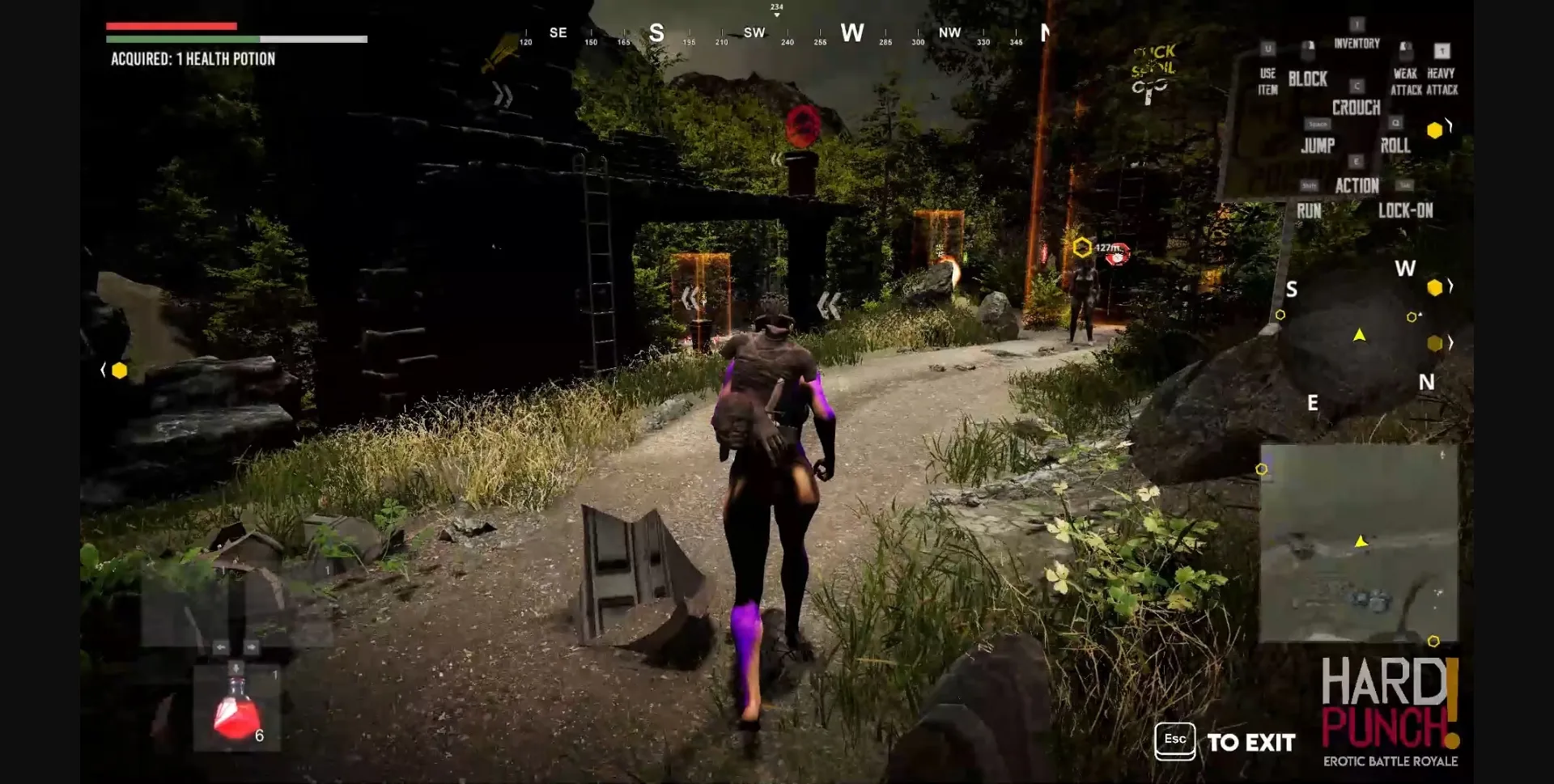Click the red objective beacon above the gate
Viewport: 1554px width, 784px height.
pos(802,124)
